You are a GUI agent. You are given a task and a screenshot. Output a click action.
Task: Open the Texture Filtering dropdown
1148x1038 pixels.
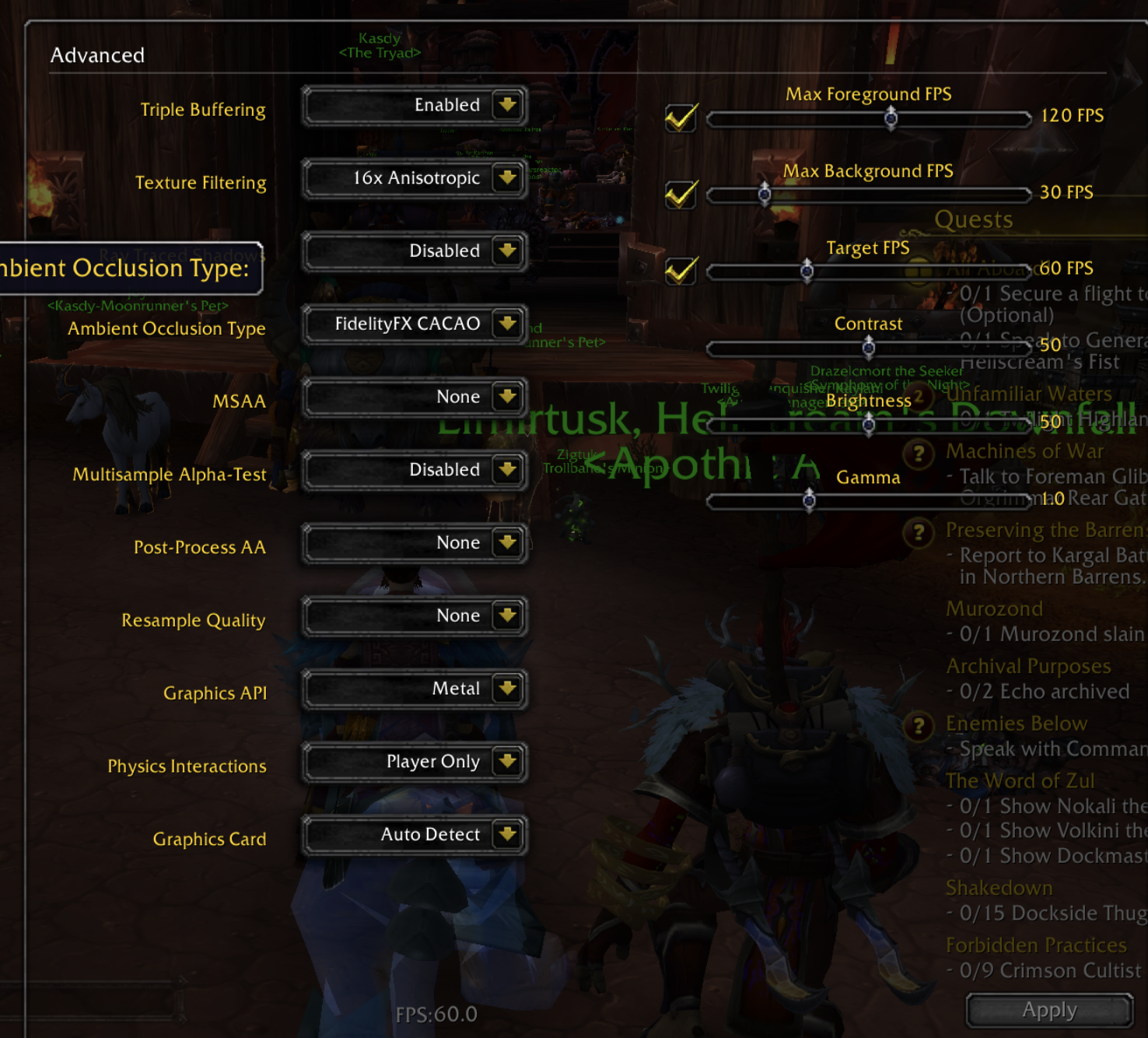(x=507, y=178)
